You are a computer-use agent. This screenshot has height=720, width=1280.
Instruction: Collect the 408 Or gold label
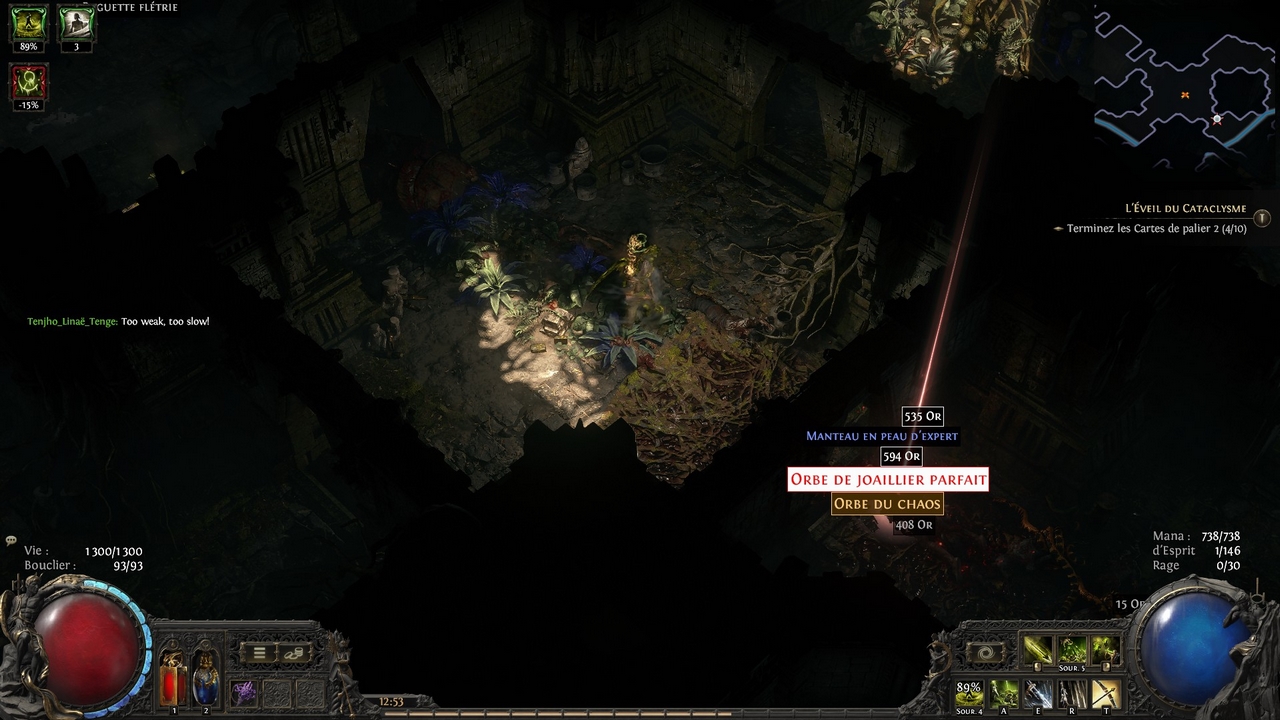tap(913, 525)
